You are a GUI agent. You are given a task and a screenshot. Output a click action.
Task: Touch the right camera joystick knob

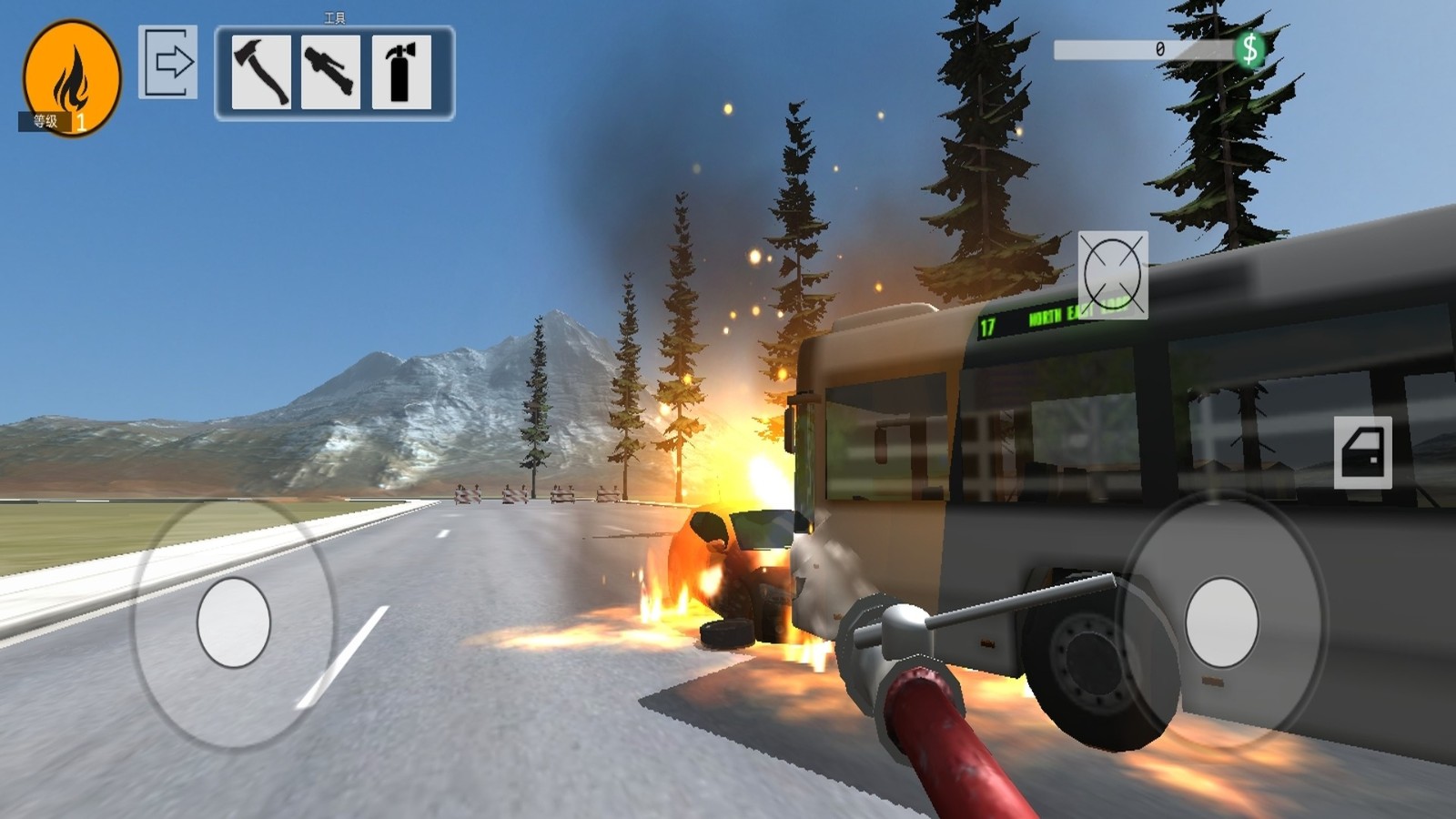coord(1221,622)
